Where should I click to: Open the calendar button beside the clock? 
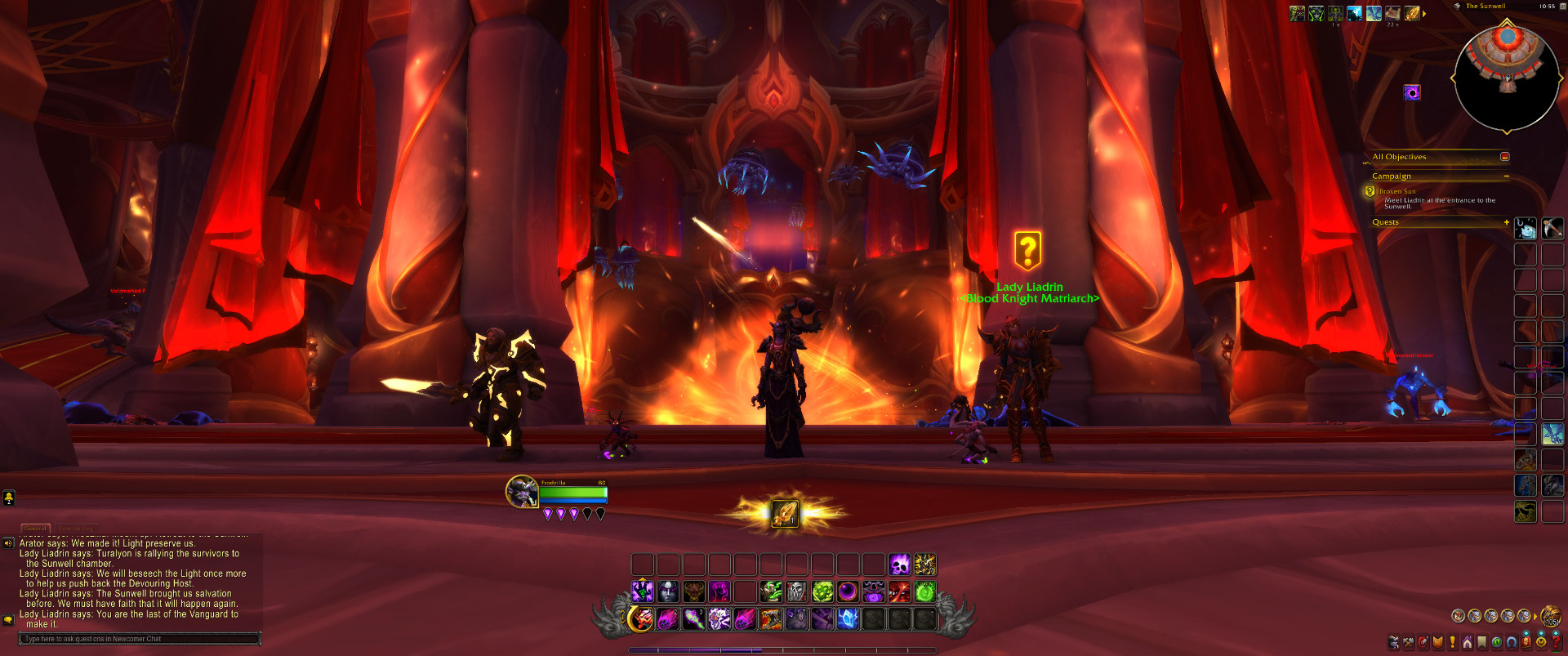(1563, 7)
